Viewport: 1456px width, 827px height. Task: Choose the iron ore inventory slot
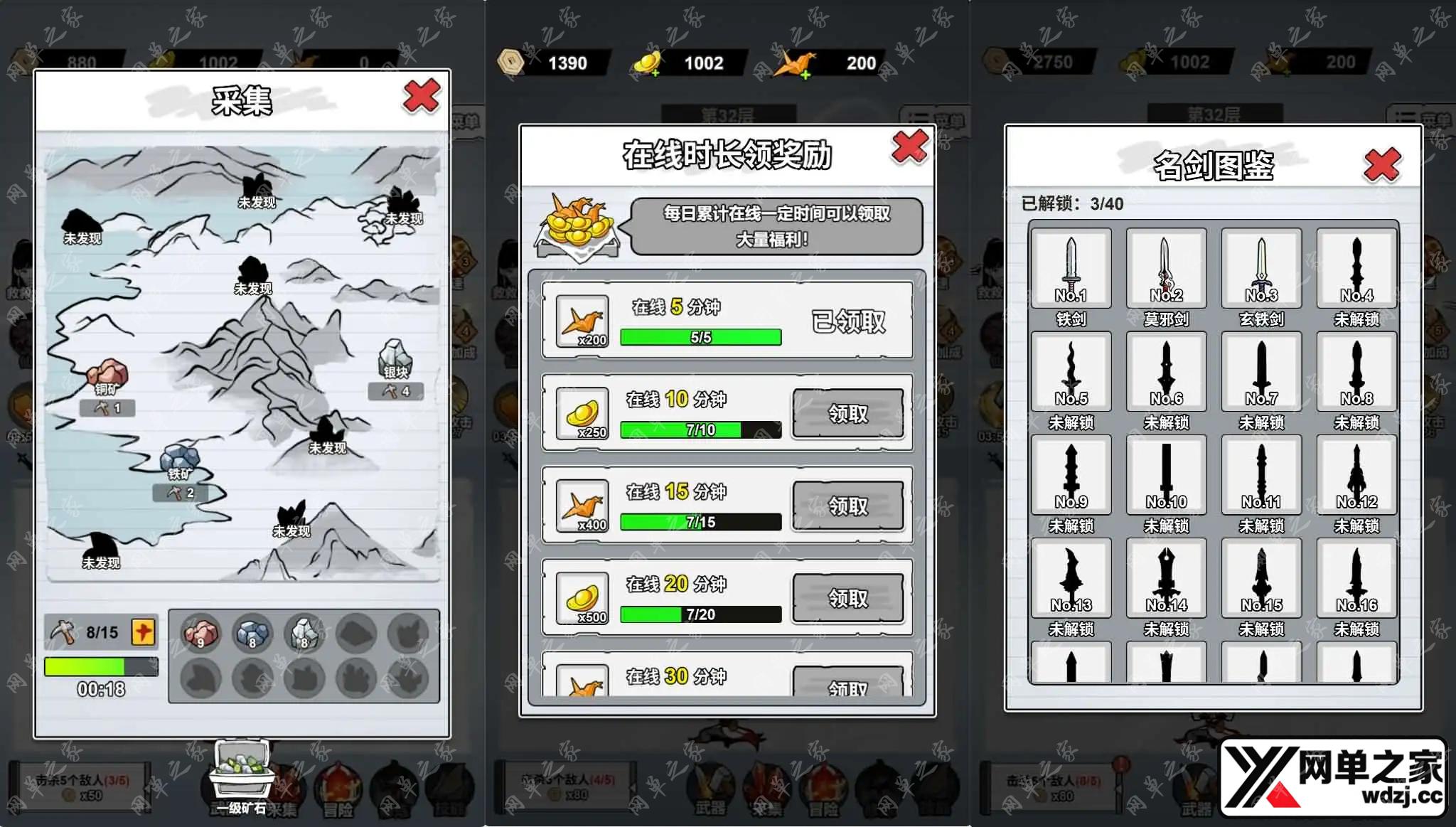252,632
